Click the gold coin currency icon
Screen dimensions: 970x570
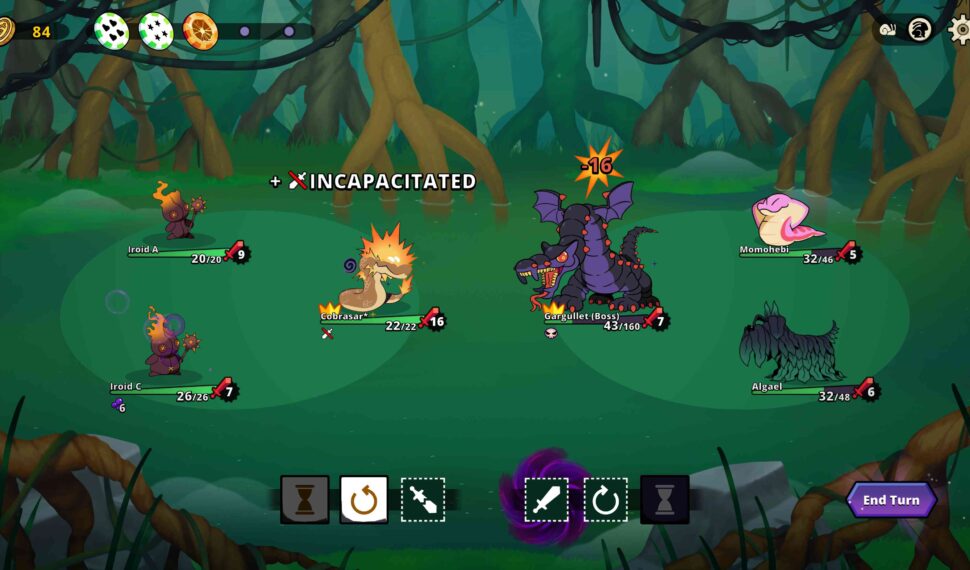(x=5, y=31)
